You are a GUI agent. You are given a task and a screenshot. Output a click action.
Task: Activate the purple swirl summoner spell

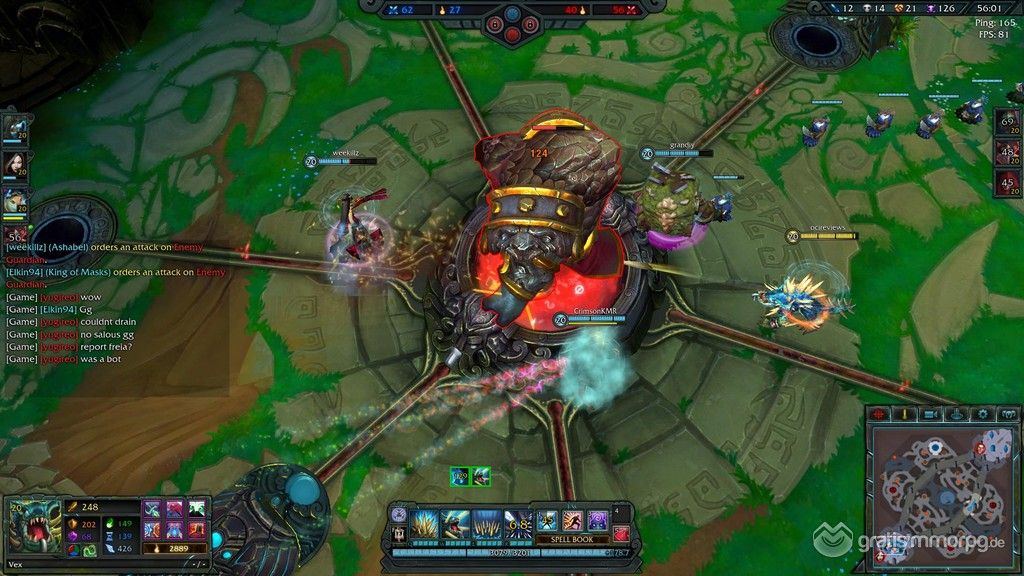point(597,521)
